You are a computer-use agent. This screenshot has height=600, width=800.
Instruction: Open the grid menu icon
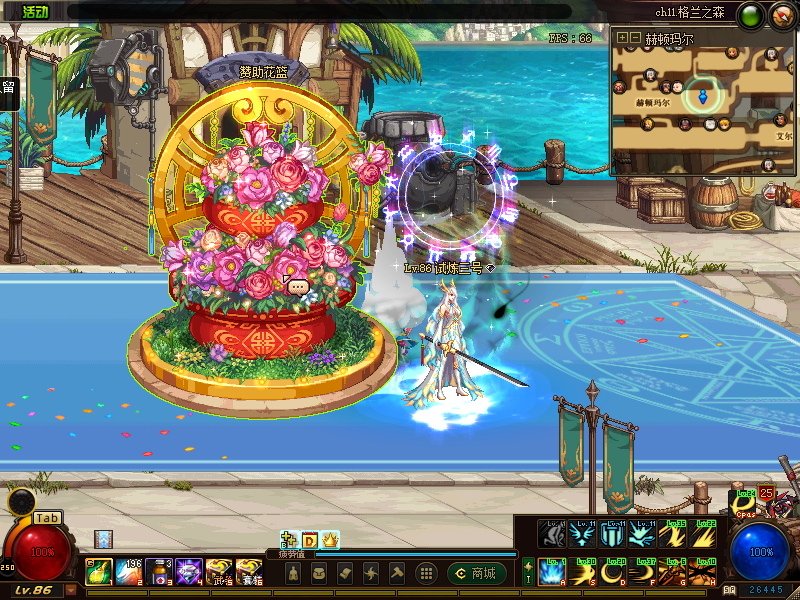click(425, 573)
